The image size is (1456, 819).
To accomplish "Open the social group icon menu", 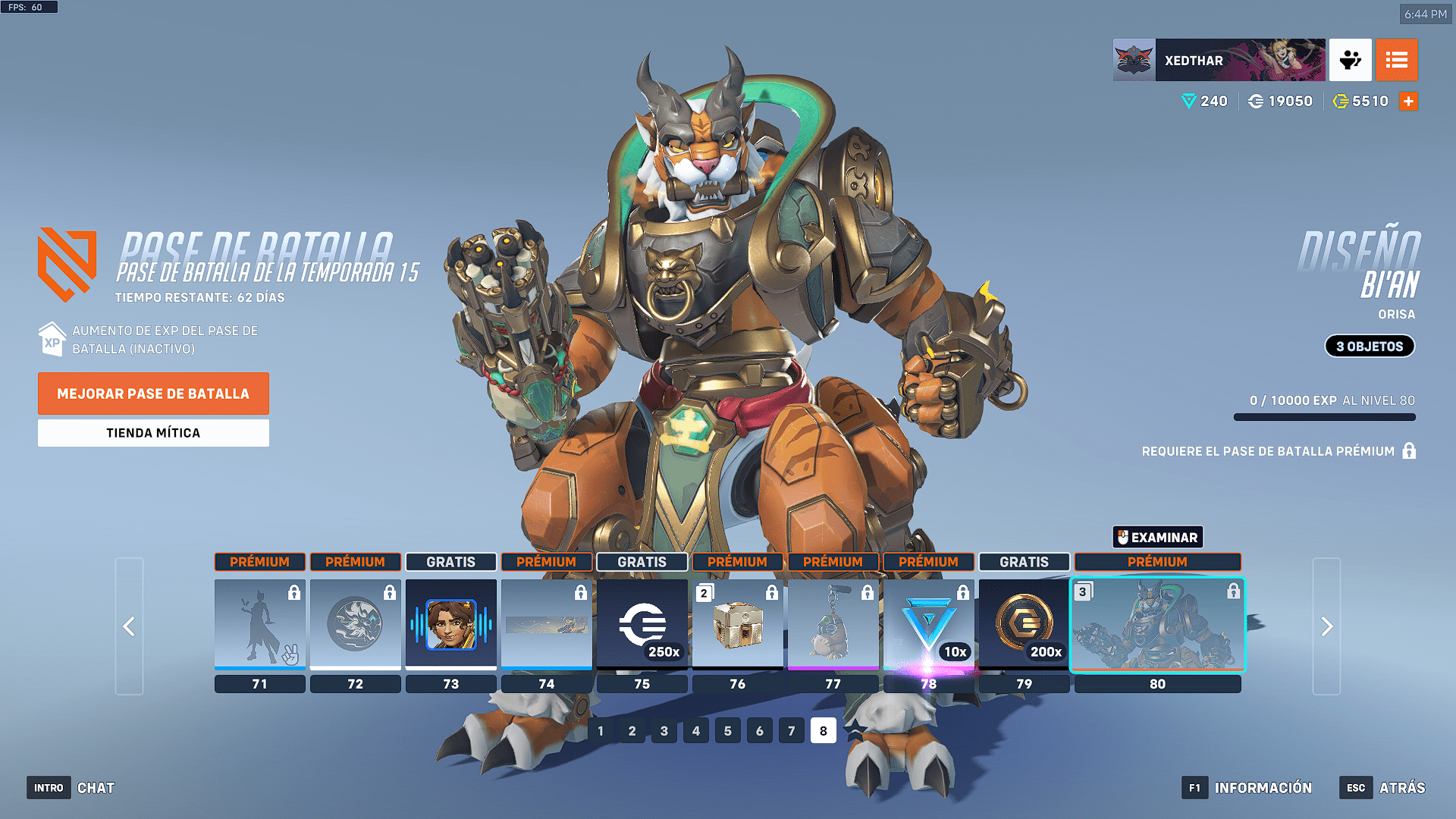I will [x=1350, y=60].
